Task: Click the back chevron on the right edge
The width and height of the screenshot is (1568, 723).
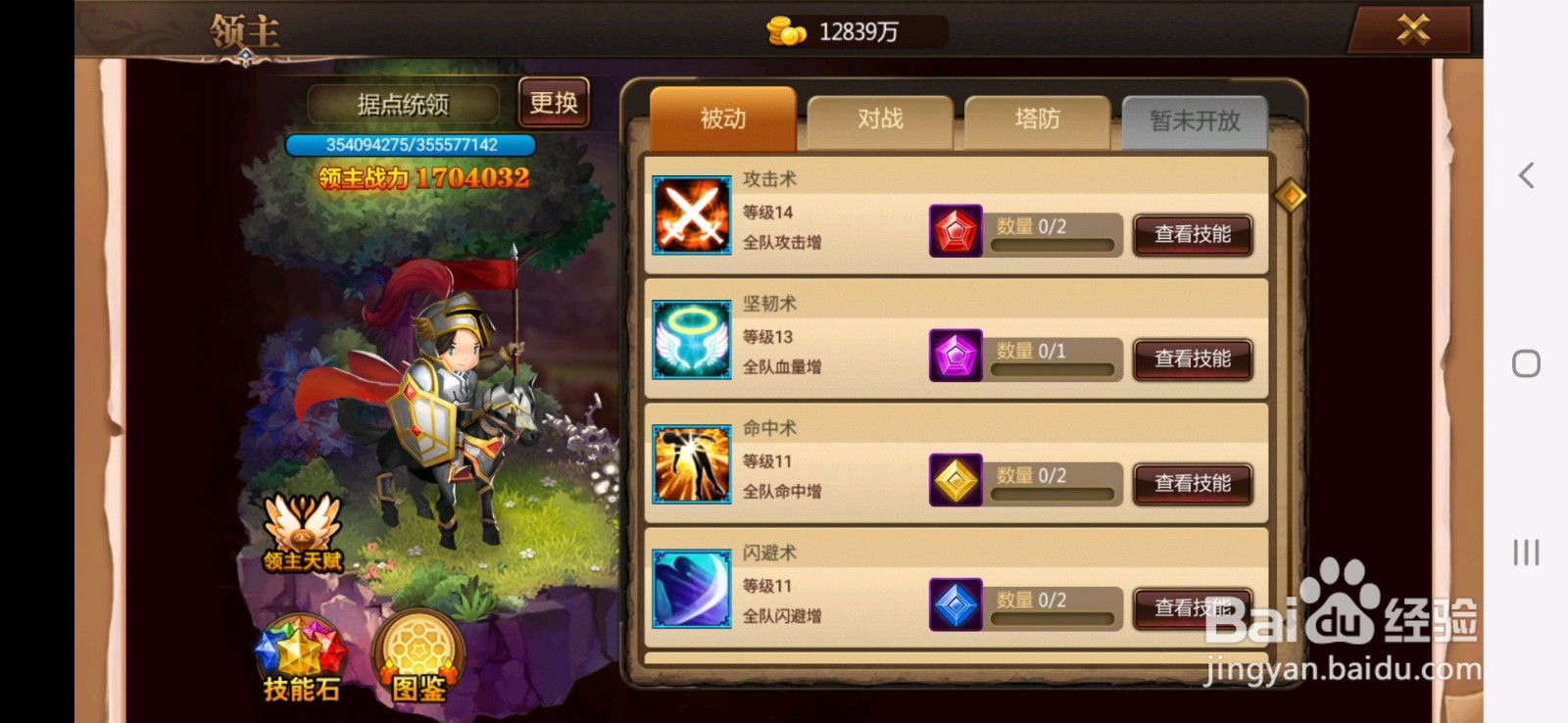Action: pos(1525,174)
